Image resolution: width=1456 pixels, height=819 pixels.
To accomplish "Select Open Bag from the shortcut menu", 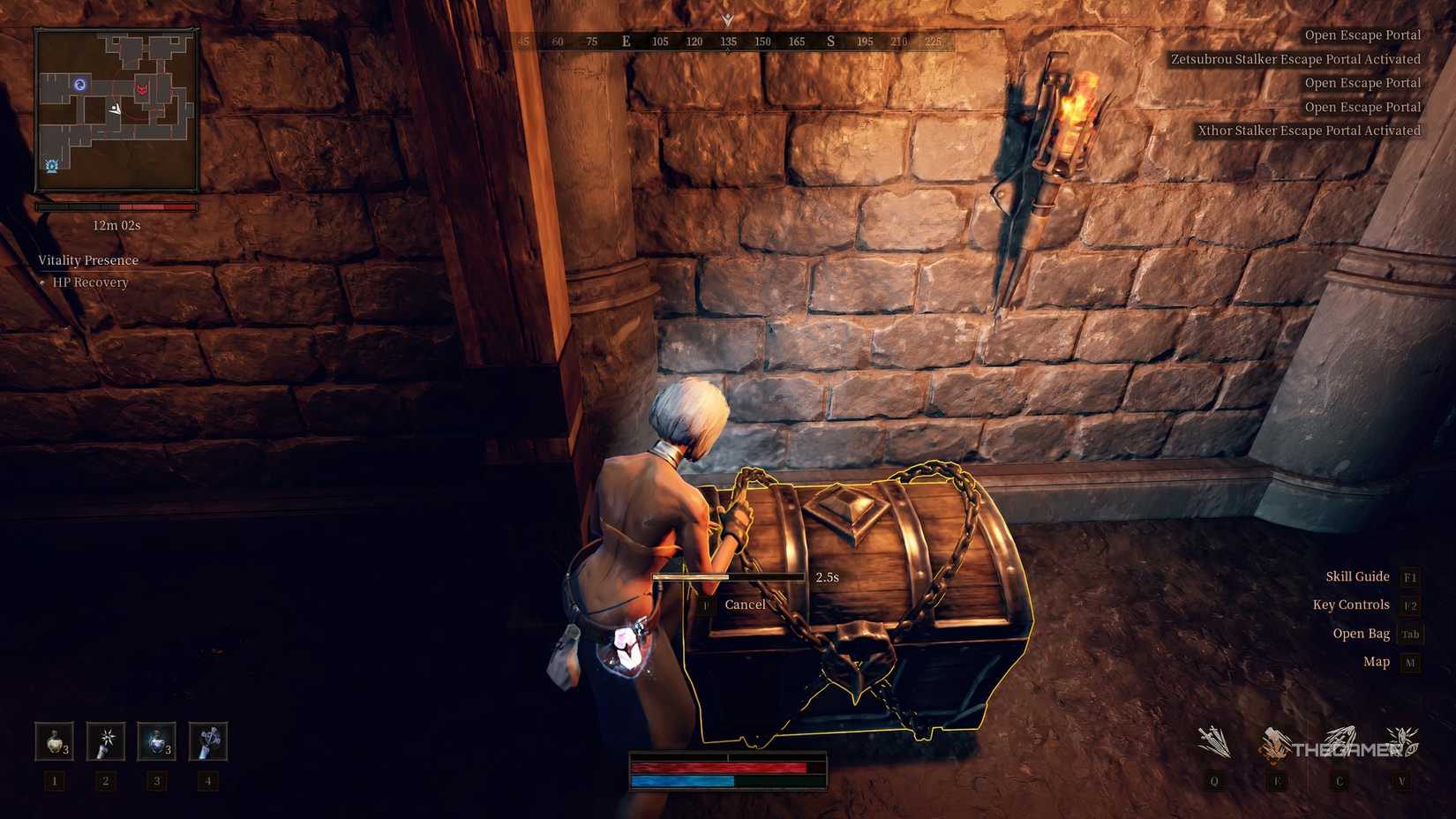I will pyautogui.click(x=1361, y=633).
